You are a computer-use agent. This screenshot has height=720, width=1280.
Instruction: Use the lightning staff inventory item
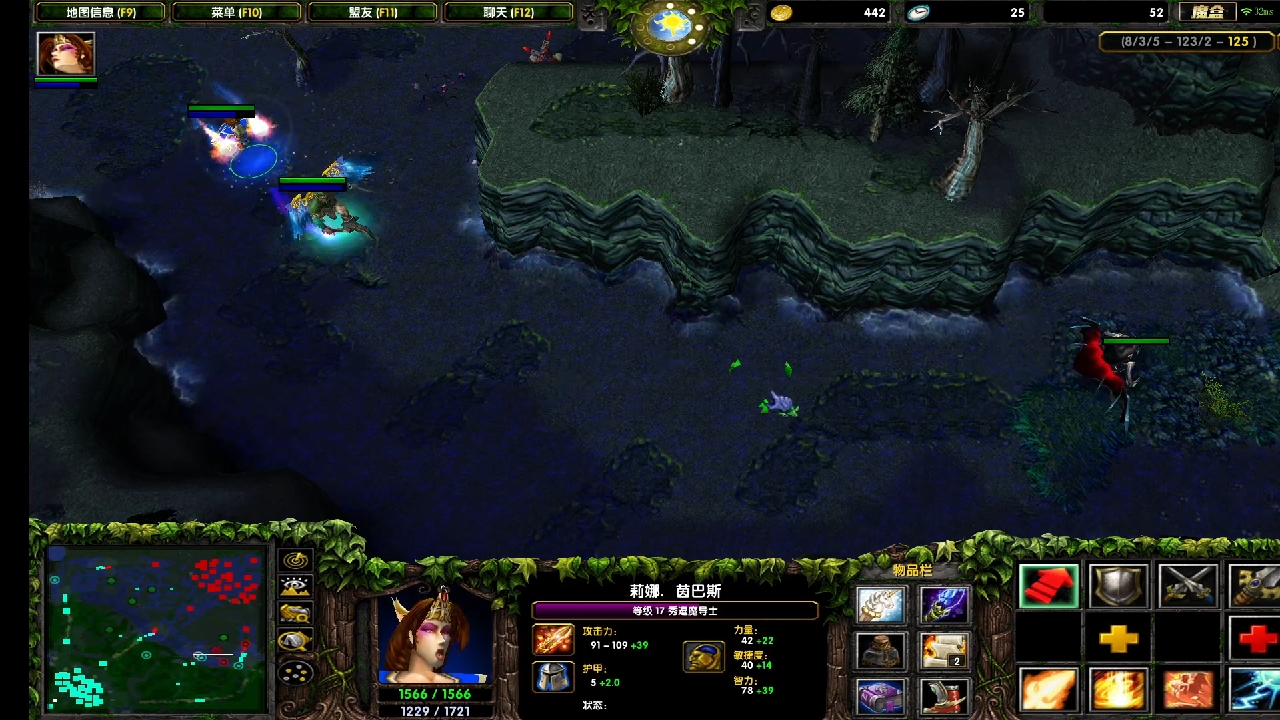(x=944, y=605)
